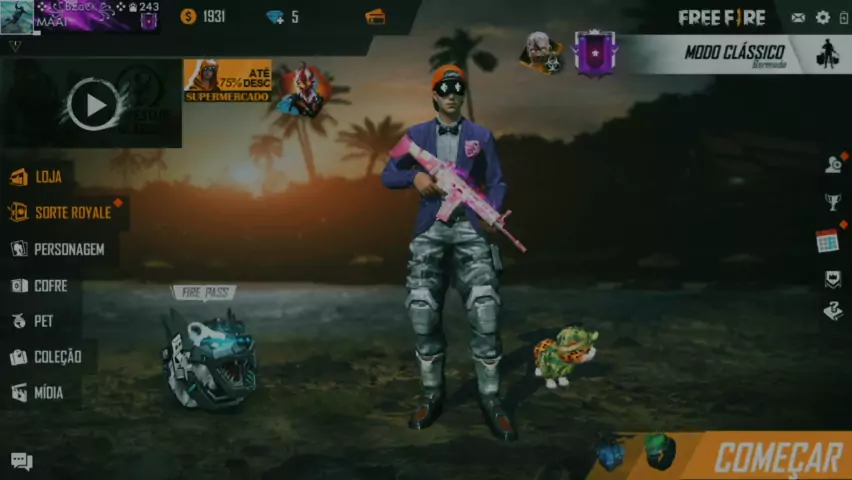Open the chat speech bubble icon

coord(21,461)
